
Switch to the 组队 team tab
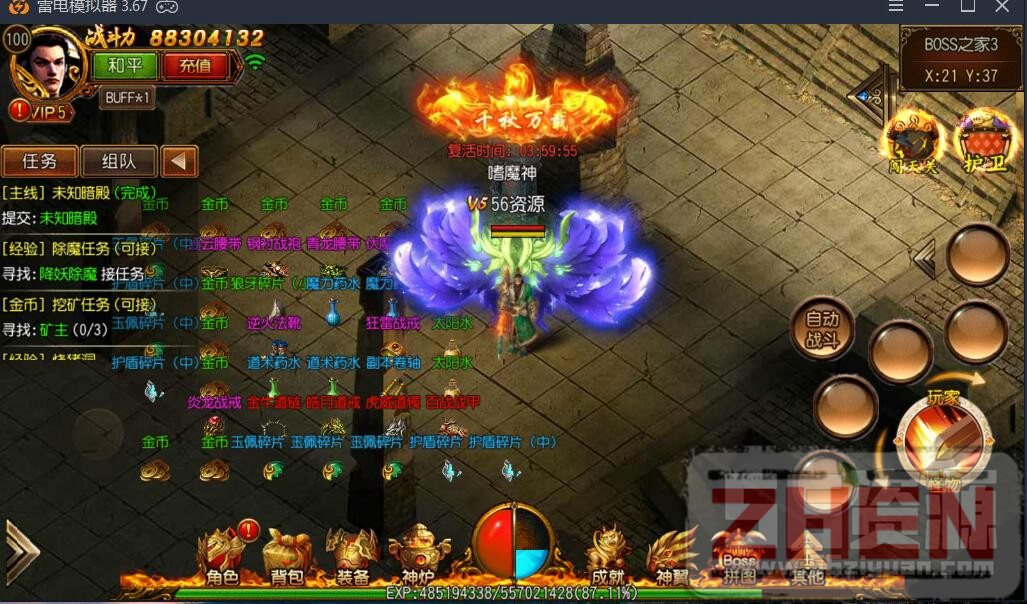point(118,161)
